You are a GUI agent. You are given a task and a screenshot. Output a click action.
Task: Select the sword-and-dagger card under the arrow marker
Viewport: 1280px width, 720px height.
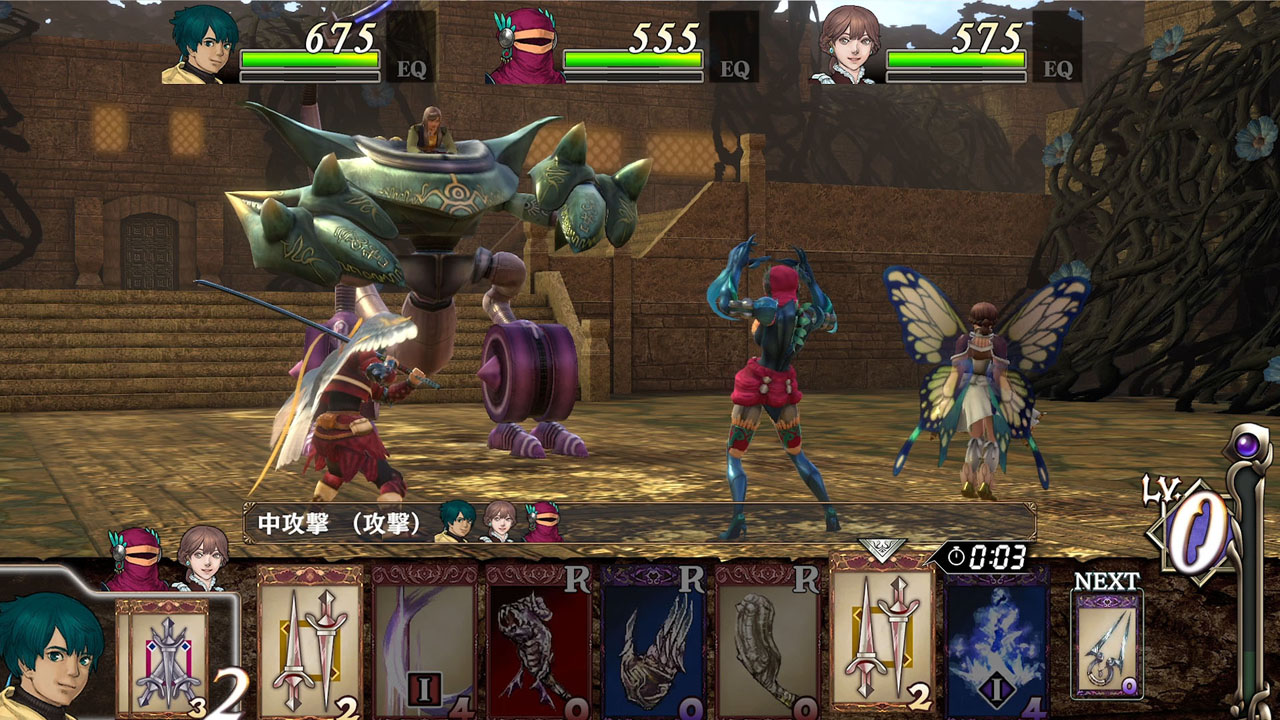click(881, 638)
